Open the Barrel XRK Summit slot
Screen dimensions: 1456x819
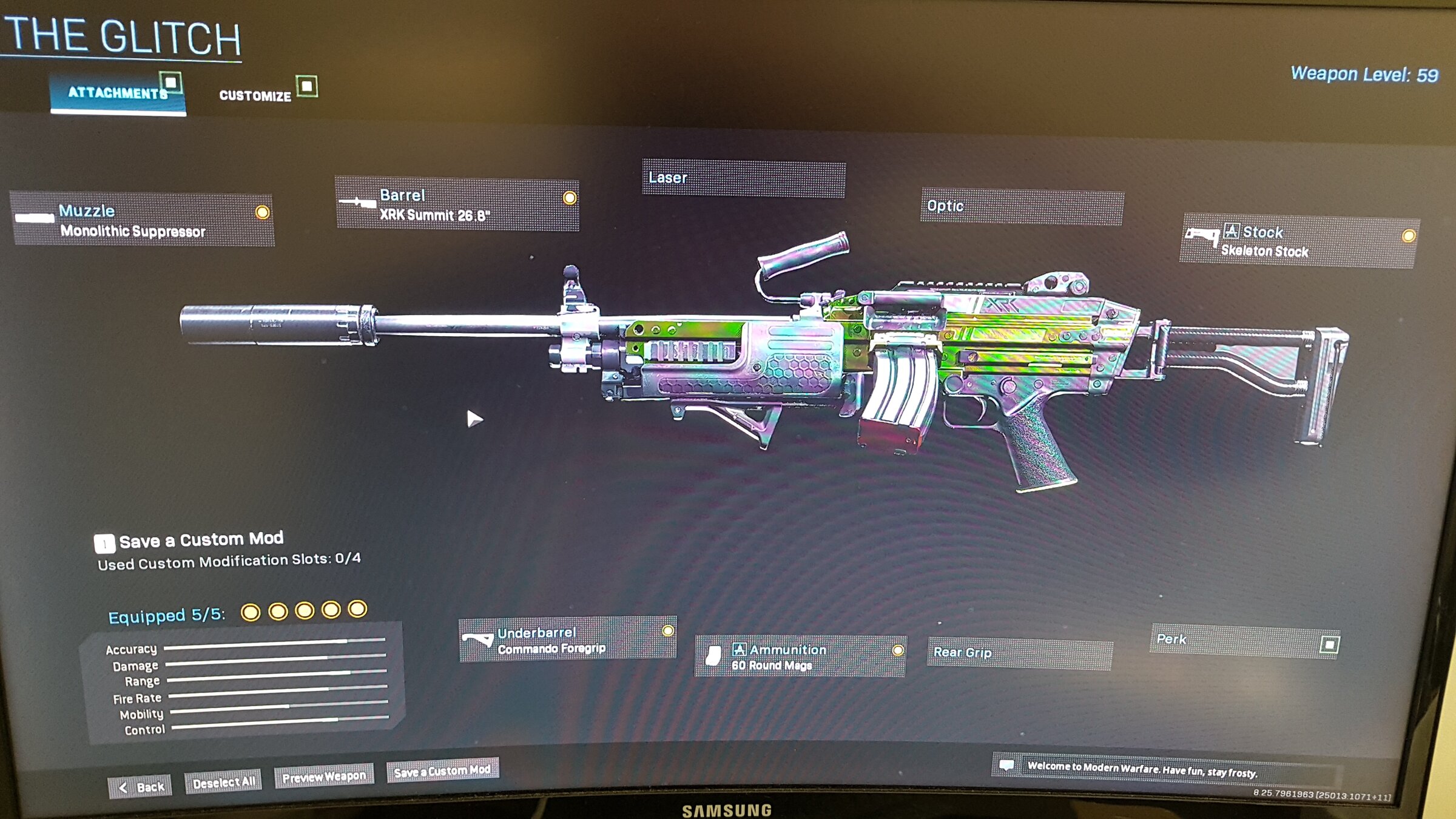pos(457,204)
